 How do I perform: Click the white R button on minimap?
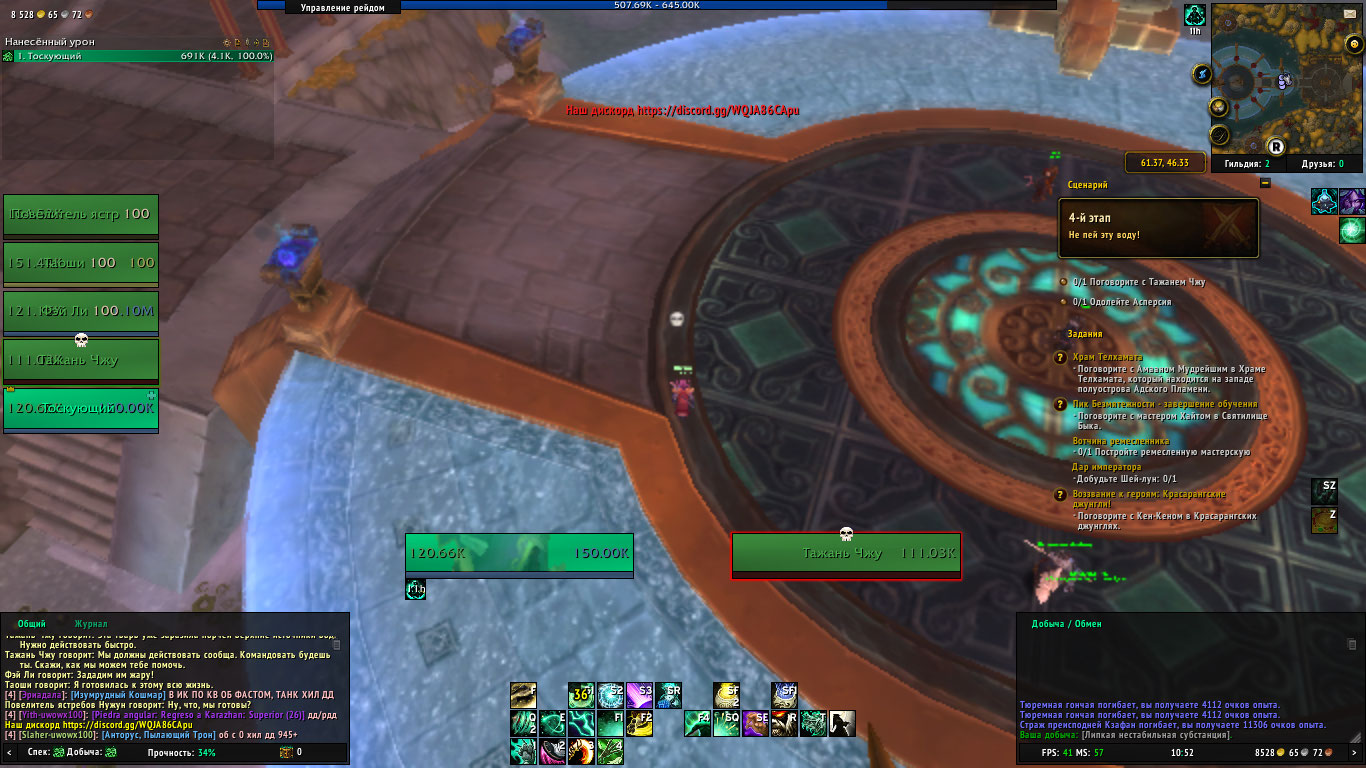click(1275, 146)
